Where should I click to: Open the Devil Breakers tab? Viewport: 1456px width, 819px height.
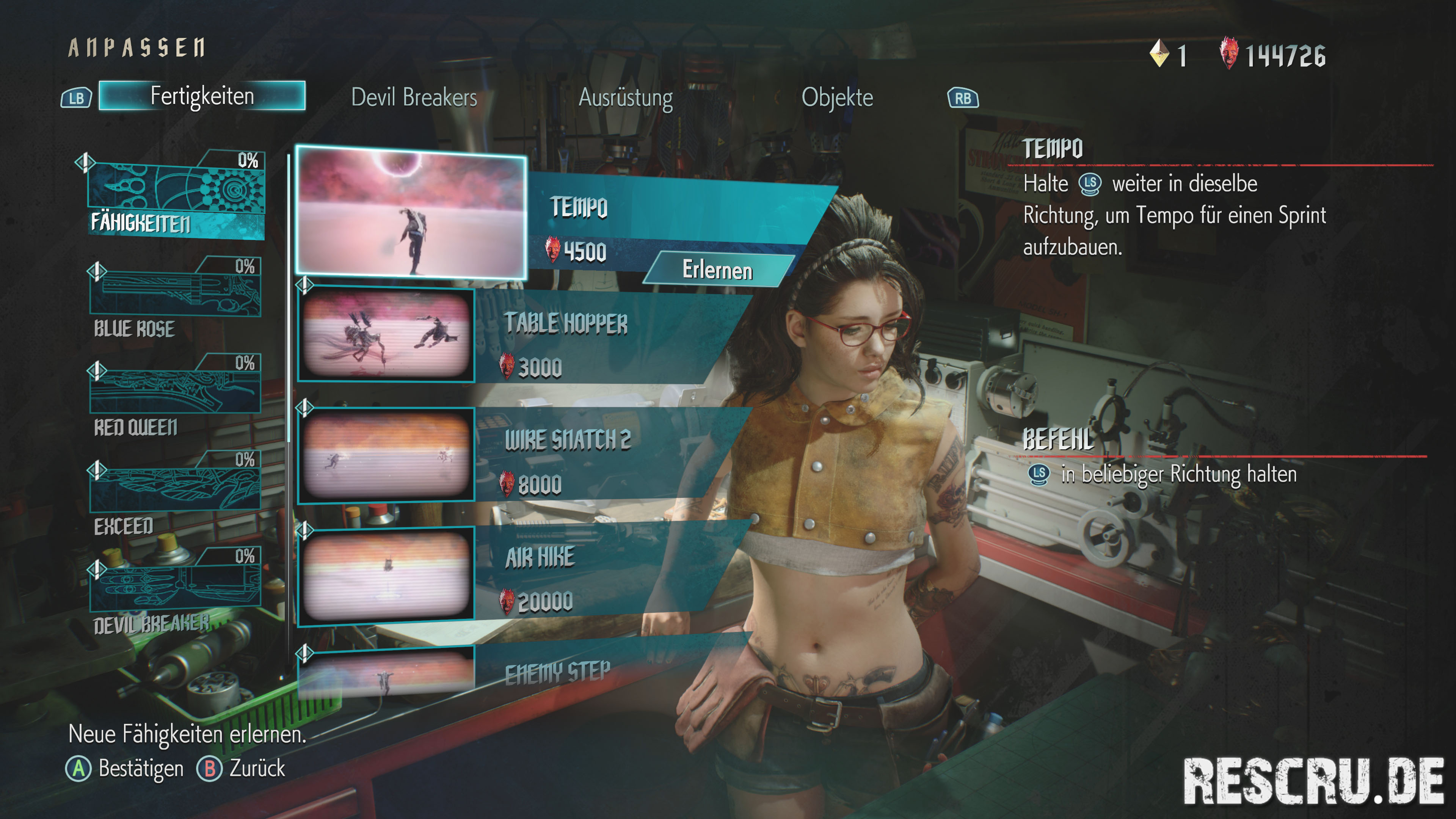click(x=414, y=97)
